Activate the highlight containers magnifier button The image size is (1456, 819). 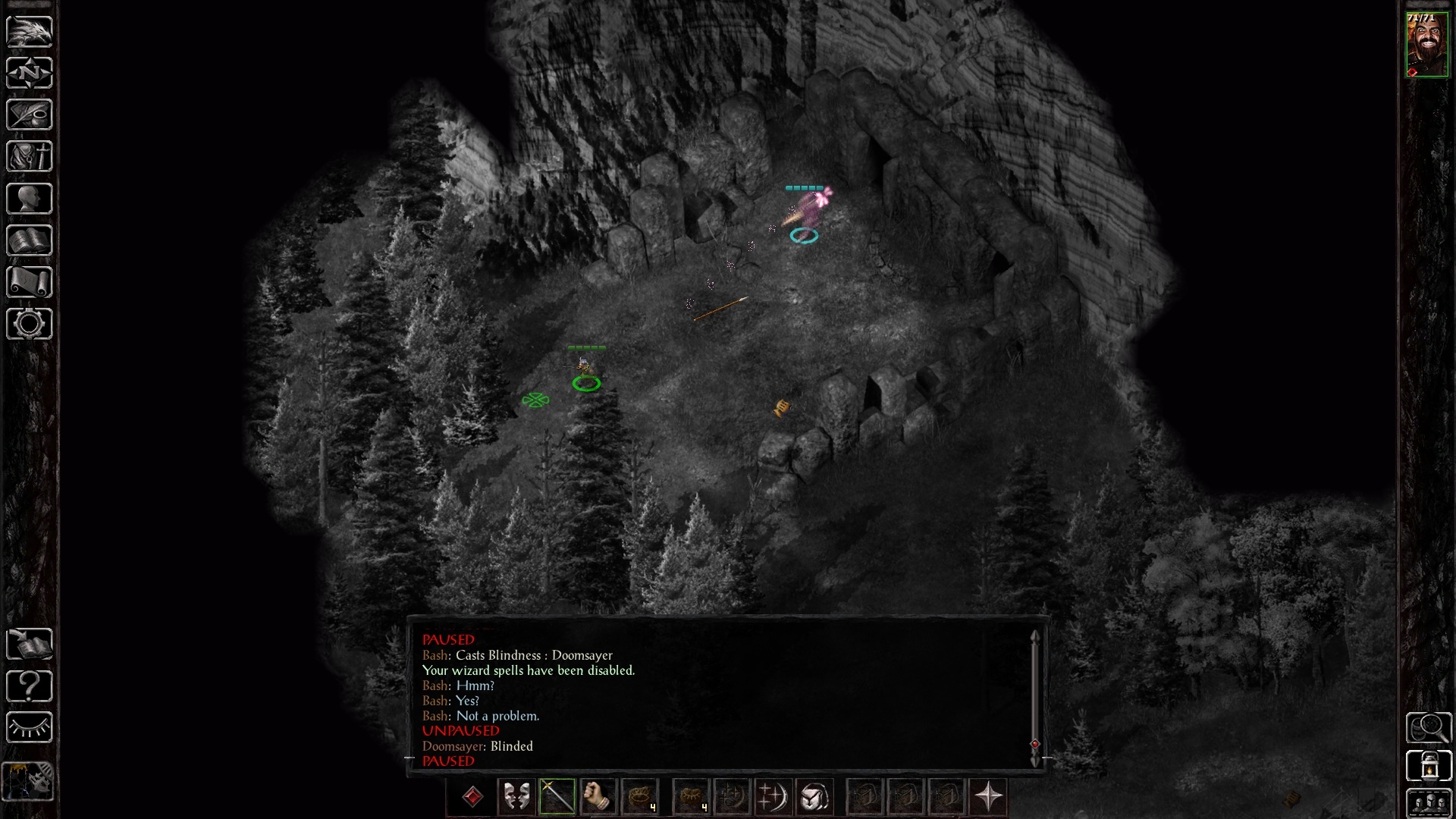pyautogui.click(x=1429, y=728)
